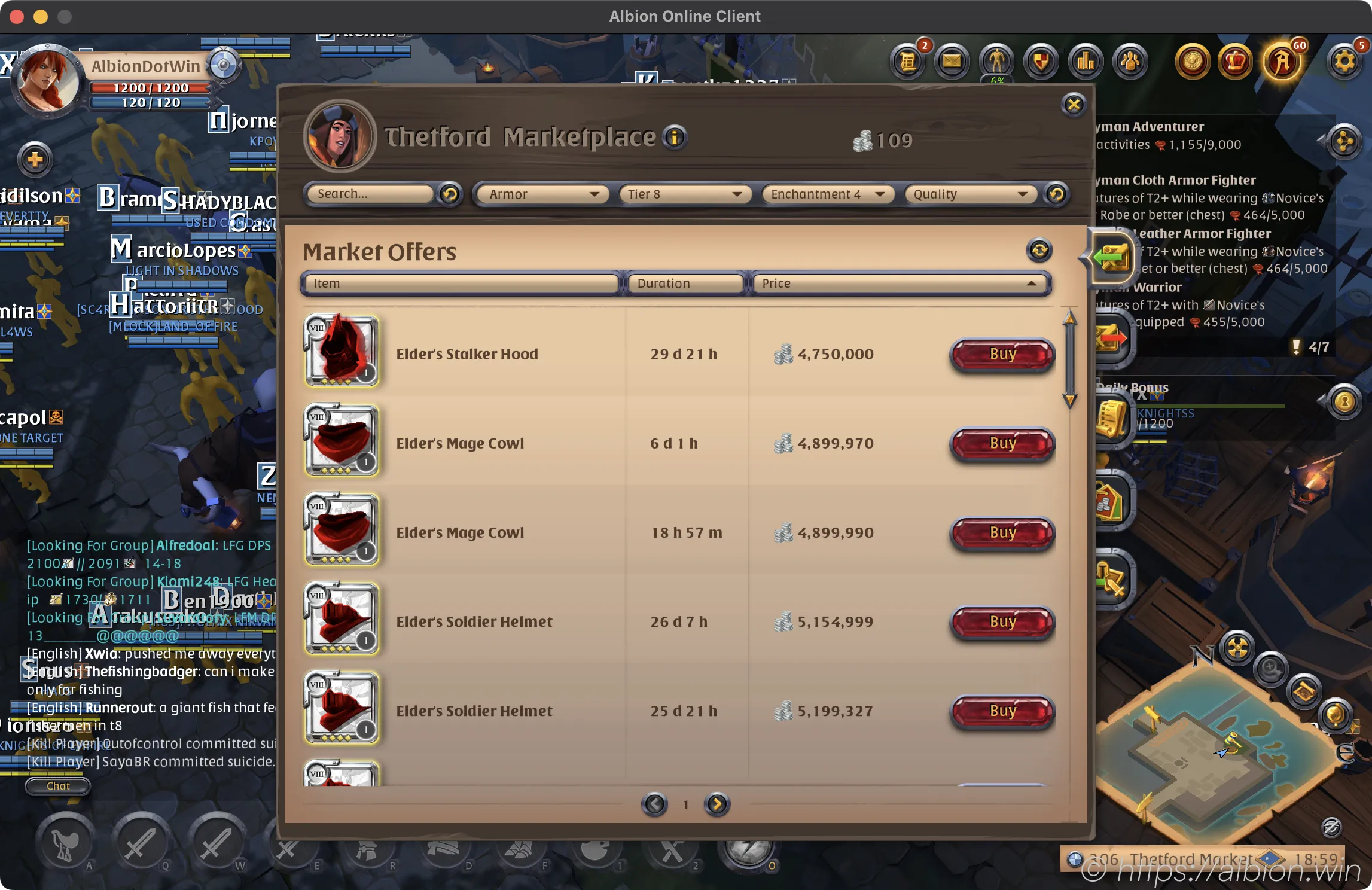Open the Armor category dropdown

click(x=542, y=194)
